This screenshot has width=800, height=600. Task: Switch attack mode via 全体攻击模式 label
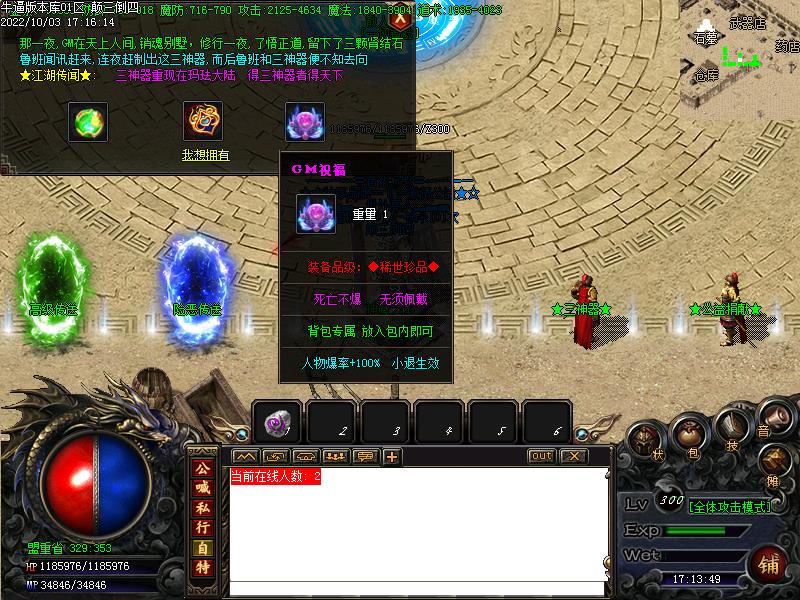[x=730, y=506]
